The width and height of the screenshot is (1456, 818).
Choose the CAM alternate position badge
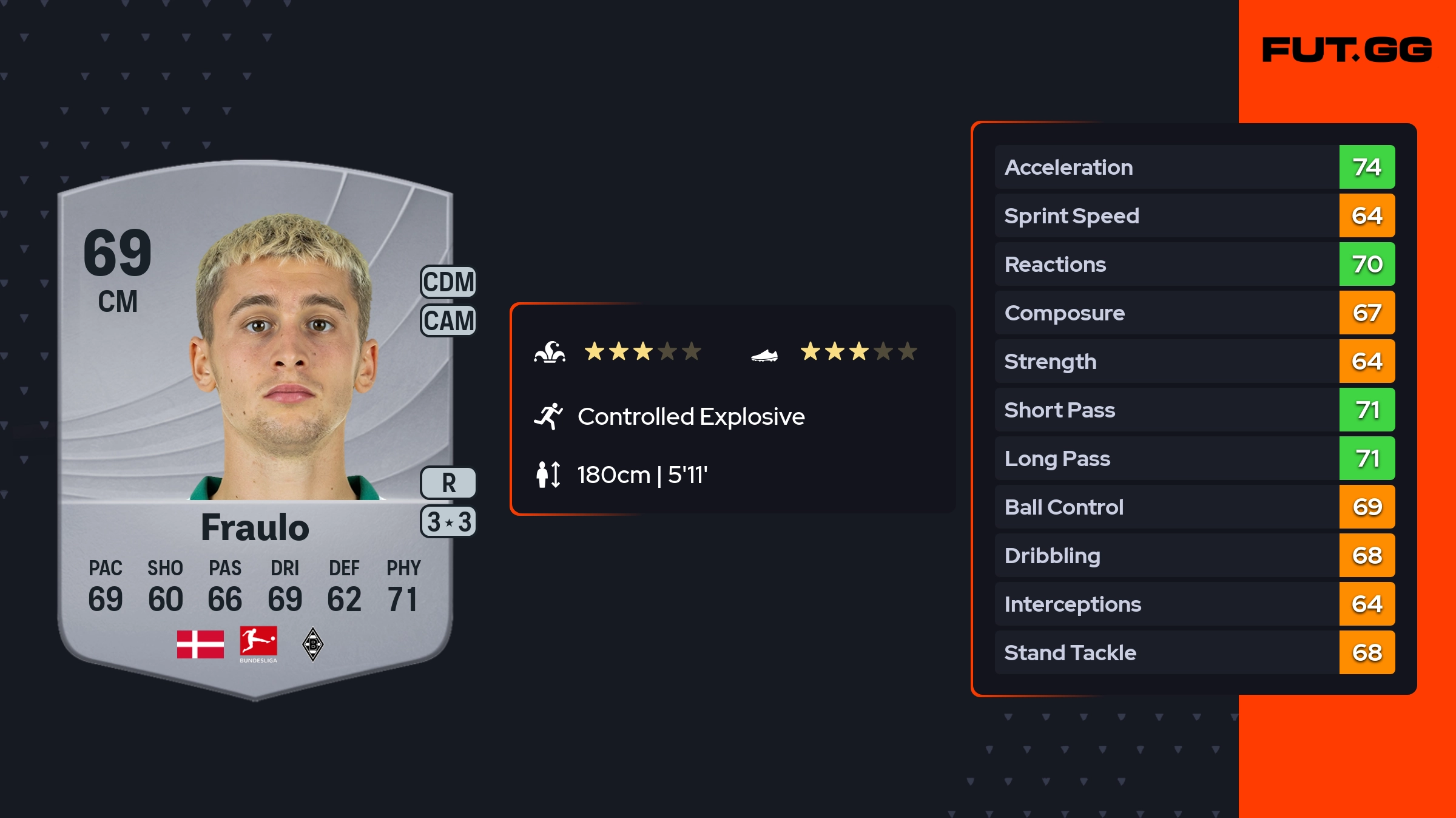(448, 320)
